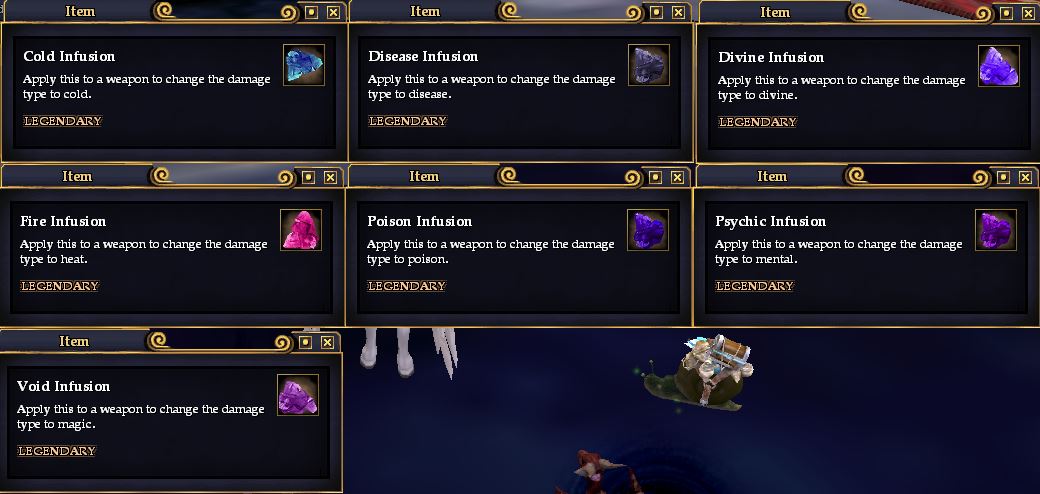
Task: Select the Disease Infusion crystal icon
Action: pos(648,65)
